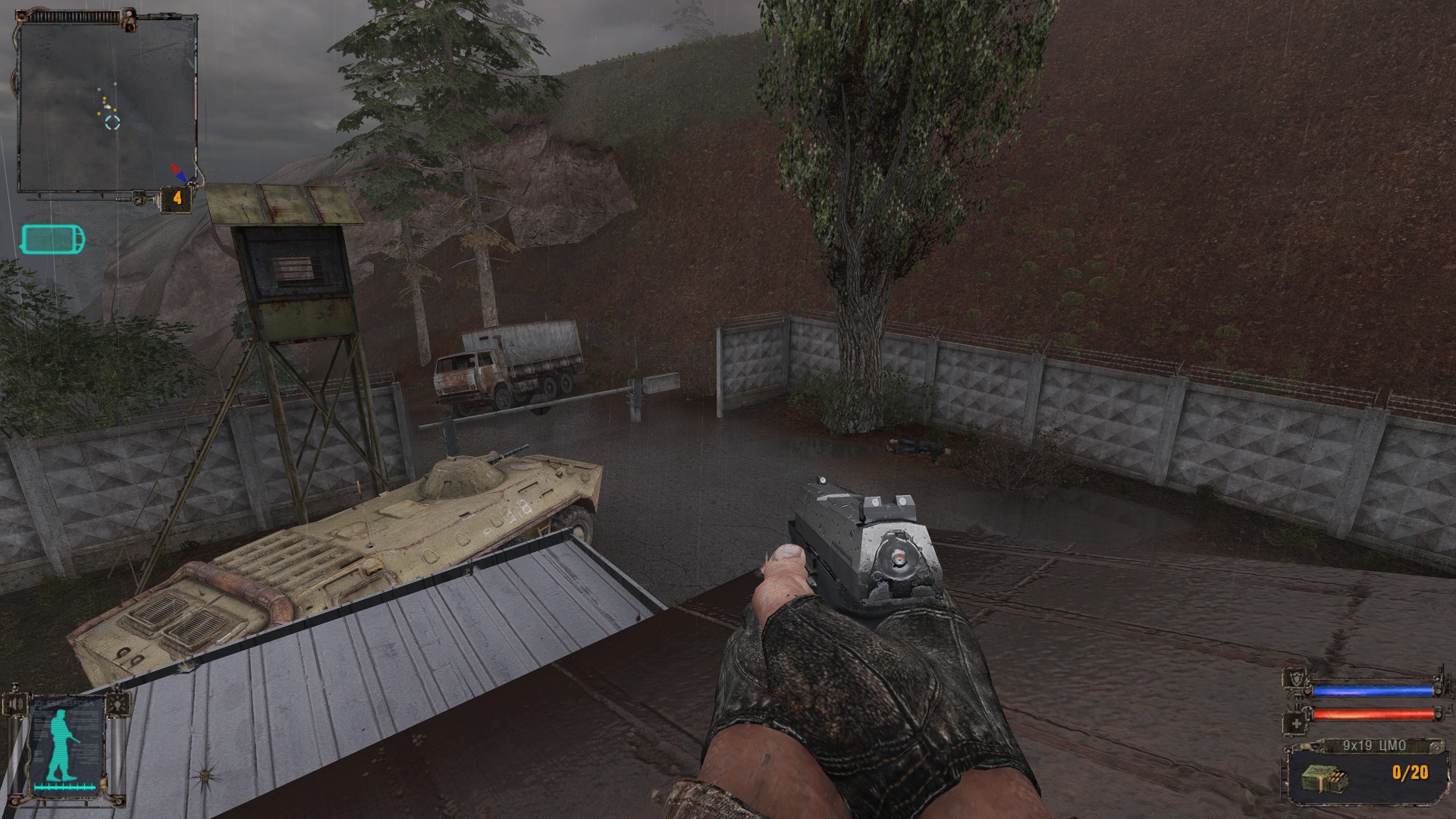
Task: Toggle the teal battery detector indicator
Action: click(x=51, y=239)
